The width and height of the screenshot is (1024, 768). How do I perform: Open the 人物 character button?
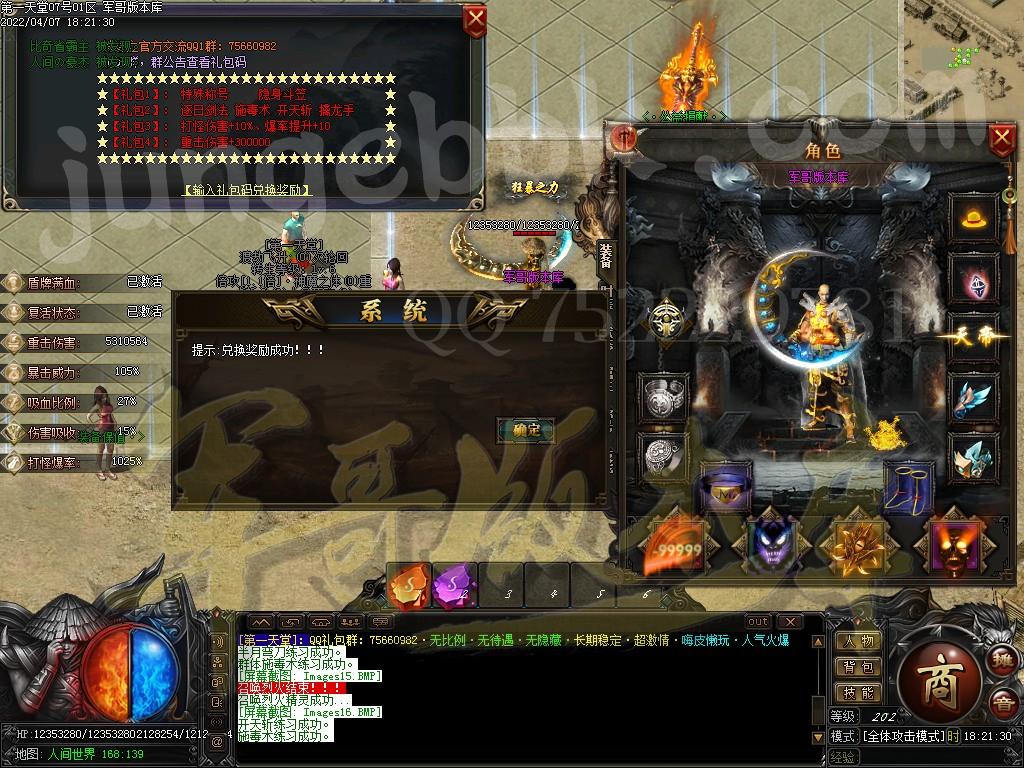858,642
